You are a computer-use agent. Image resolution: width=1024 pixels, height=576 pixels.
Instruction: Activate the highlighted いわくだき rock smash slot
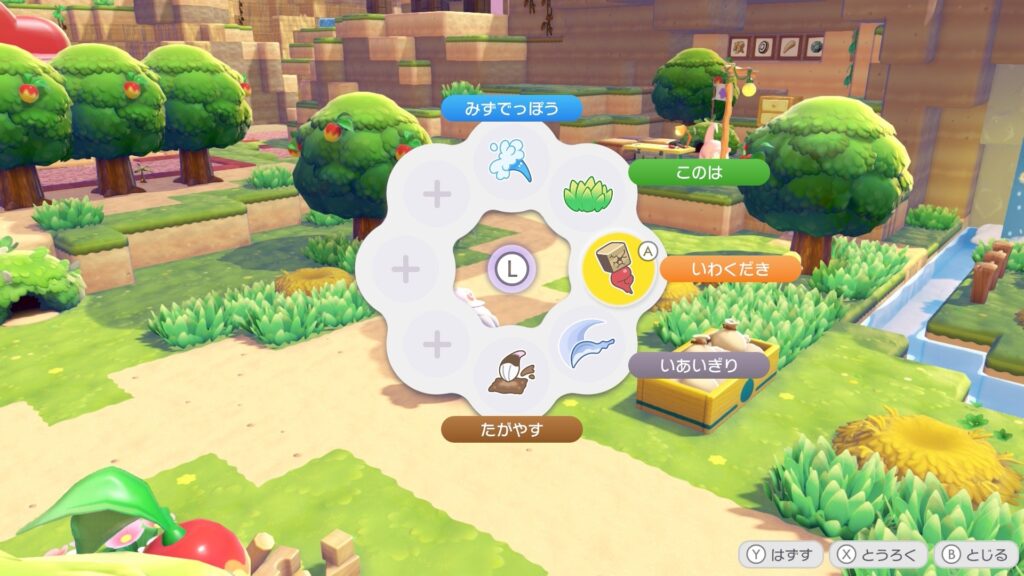pos(616,268)
